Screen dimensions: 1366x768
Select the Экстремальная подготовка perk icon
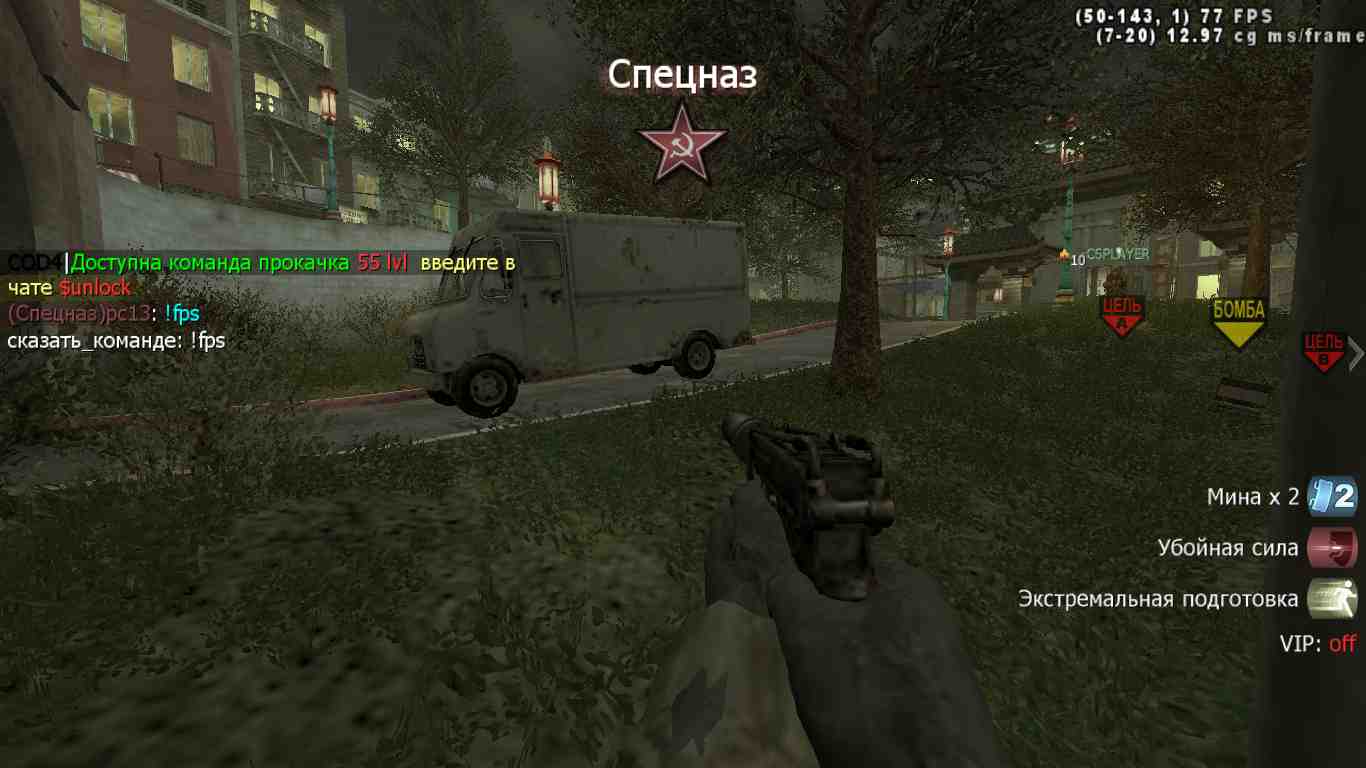pos(1331,599)
